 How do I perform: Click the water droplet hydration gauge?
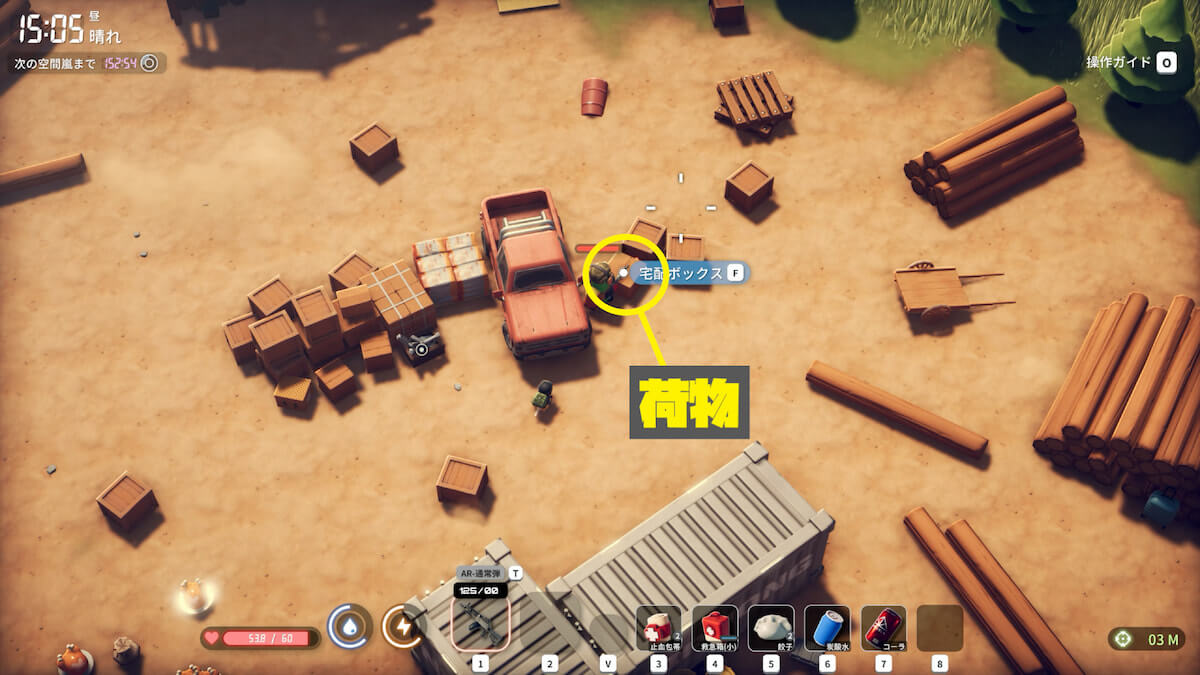tap(349, 626)
